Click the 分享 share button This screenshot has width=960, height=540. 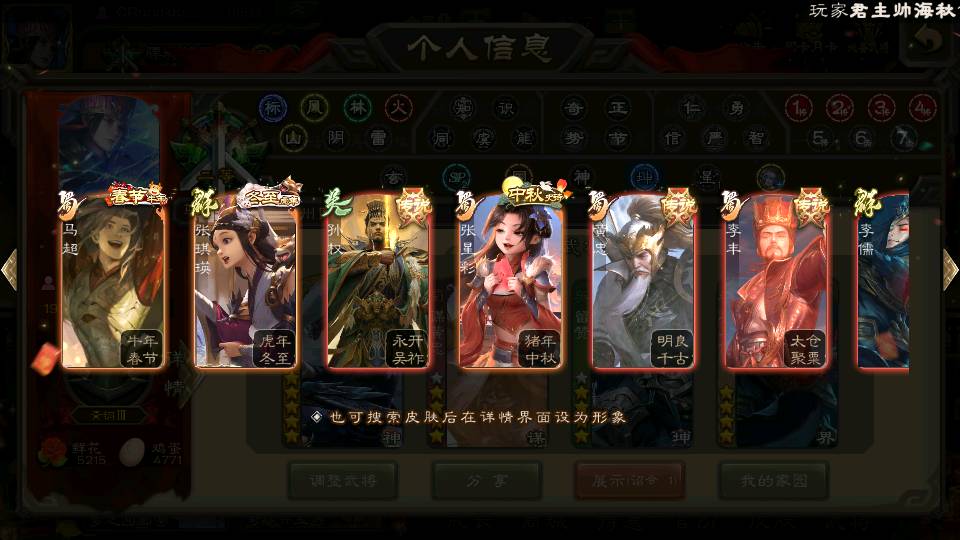[486, 481]
